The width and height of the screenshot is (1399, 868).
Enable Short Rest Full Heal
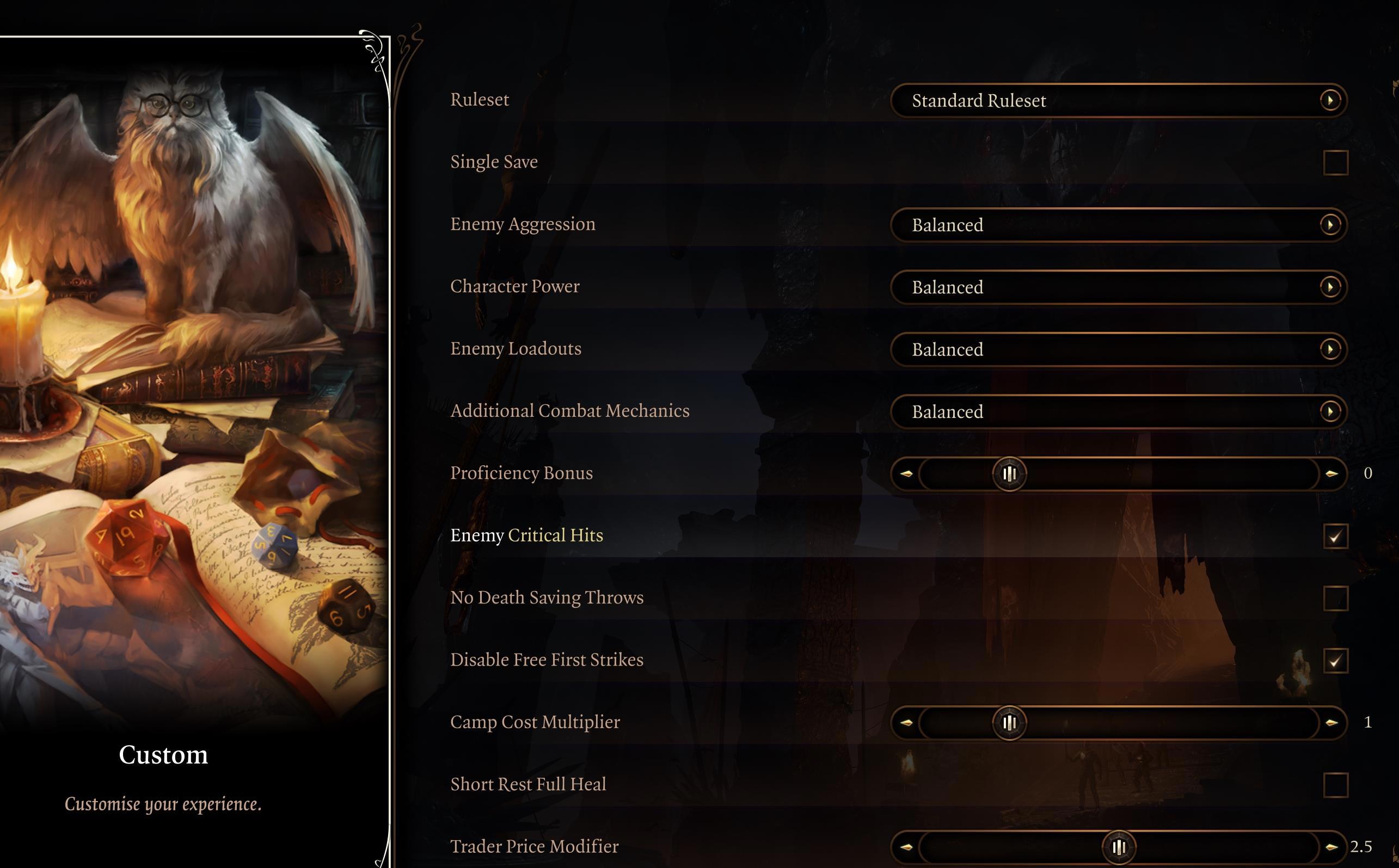(x=1335, y=785)
